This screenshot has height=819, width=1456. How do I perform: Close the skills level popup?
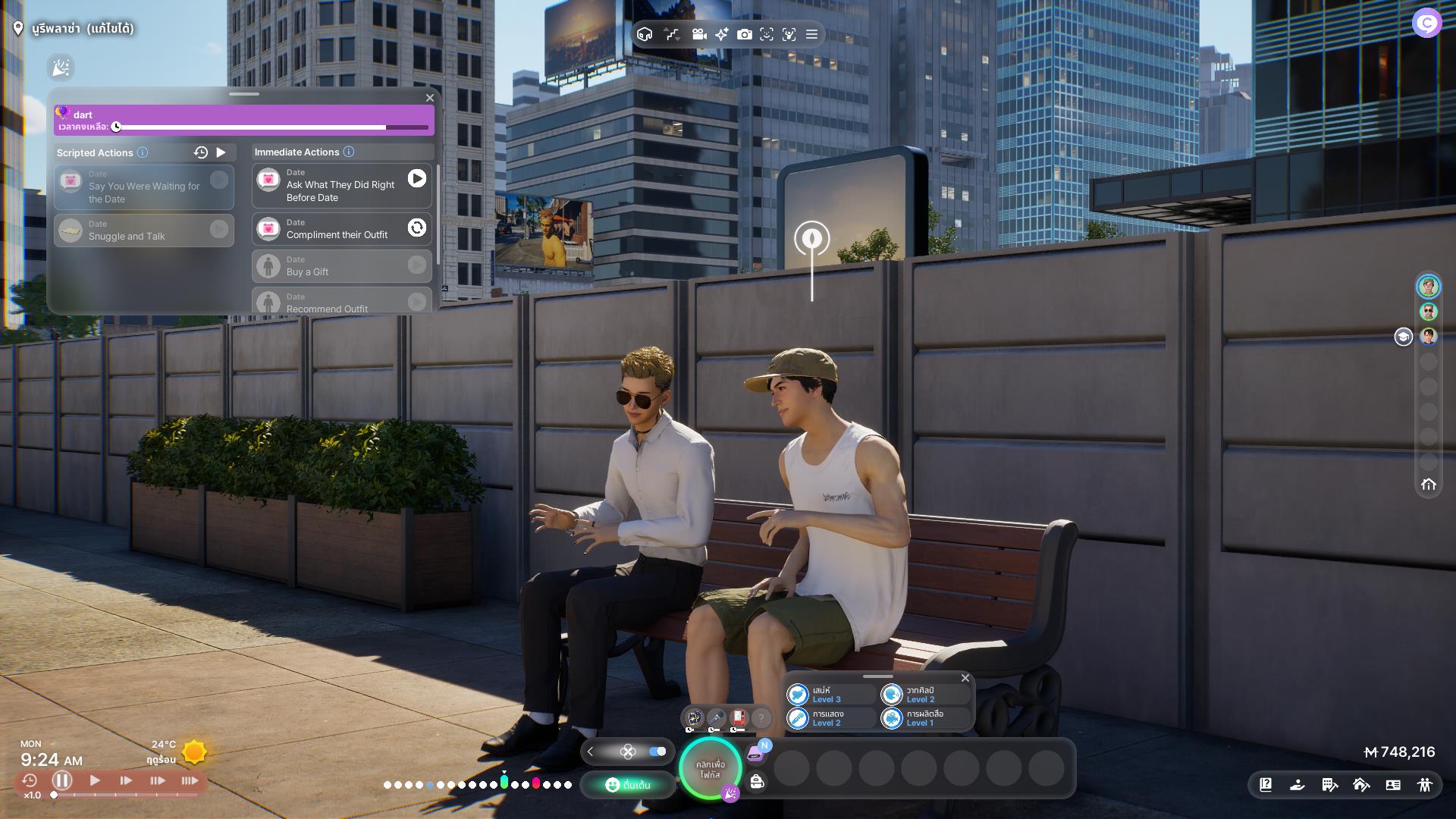pos(965,678)
